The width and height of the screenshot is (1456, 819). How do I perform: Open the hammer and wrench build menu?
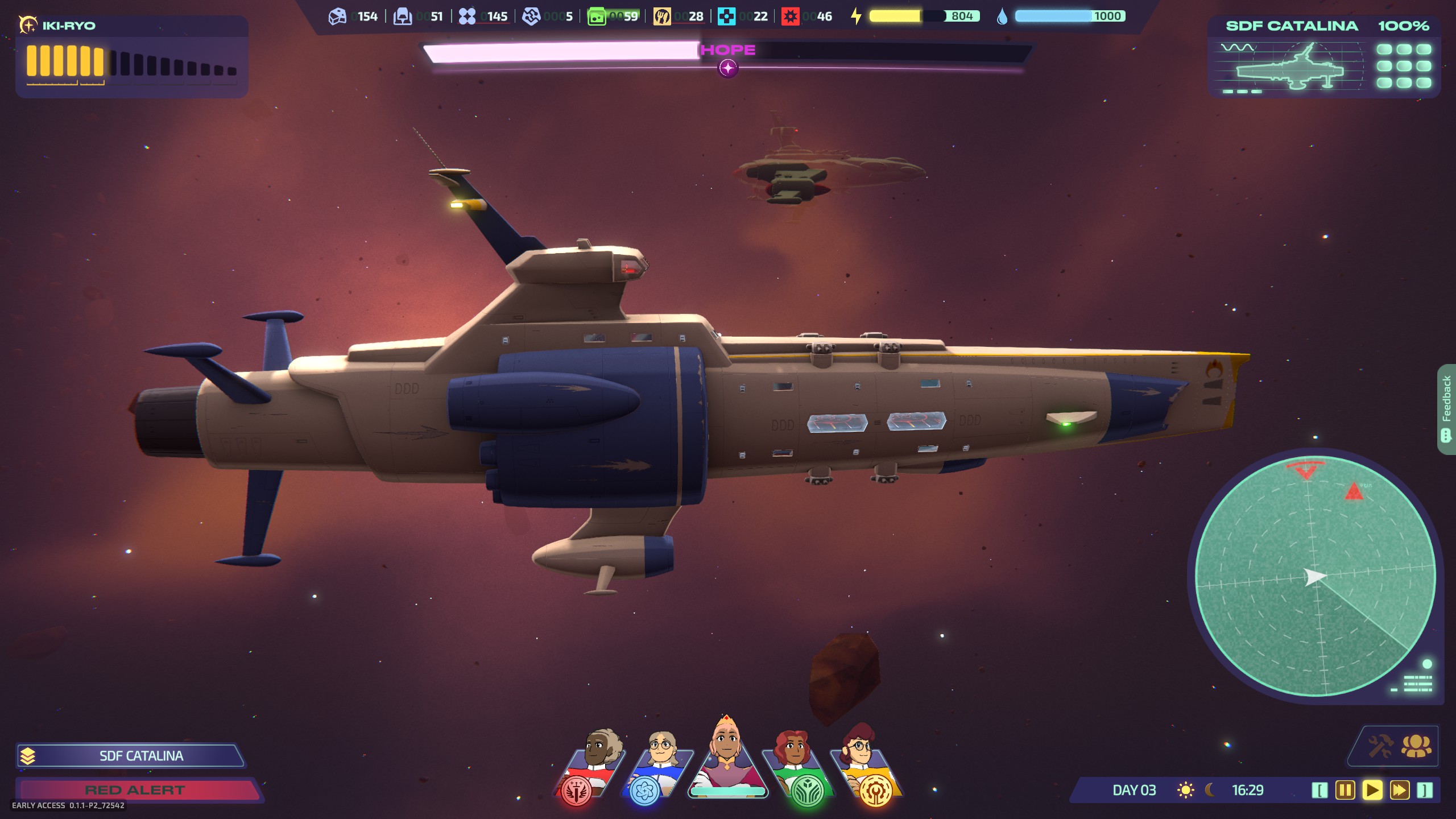pyautogui.click(x=1380, y=746)
